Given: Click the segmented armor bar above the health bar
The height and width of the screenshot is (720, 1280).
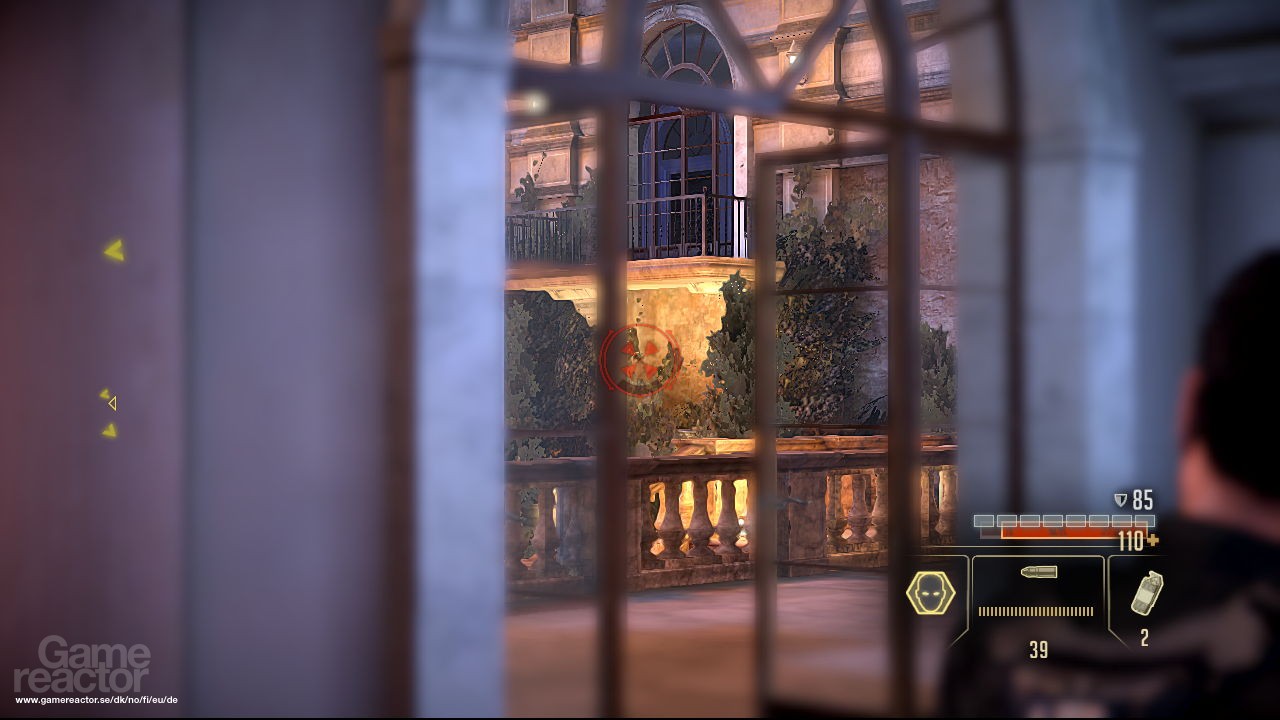Looking at the screenshot, I should tap(1065, 519).
